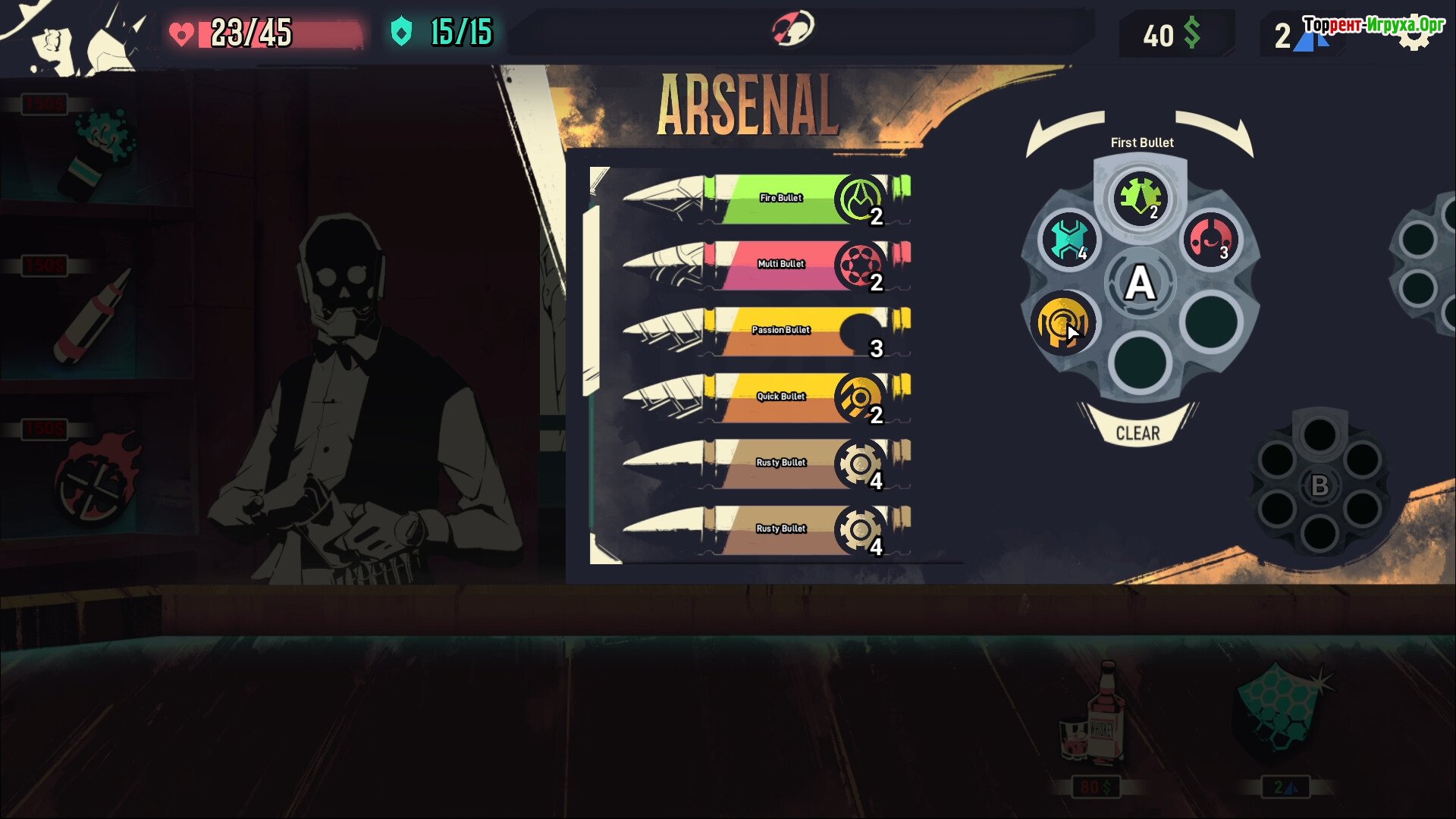The width and height of the screenshot is (1456, 819).
Task: Select the Fire Bullet from the arsenal
Action: [x=766, y=199]
